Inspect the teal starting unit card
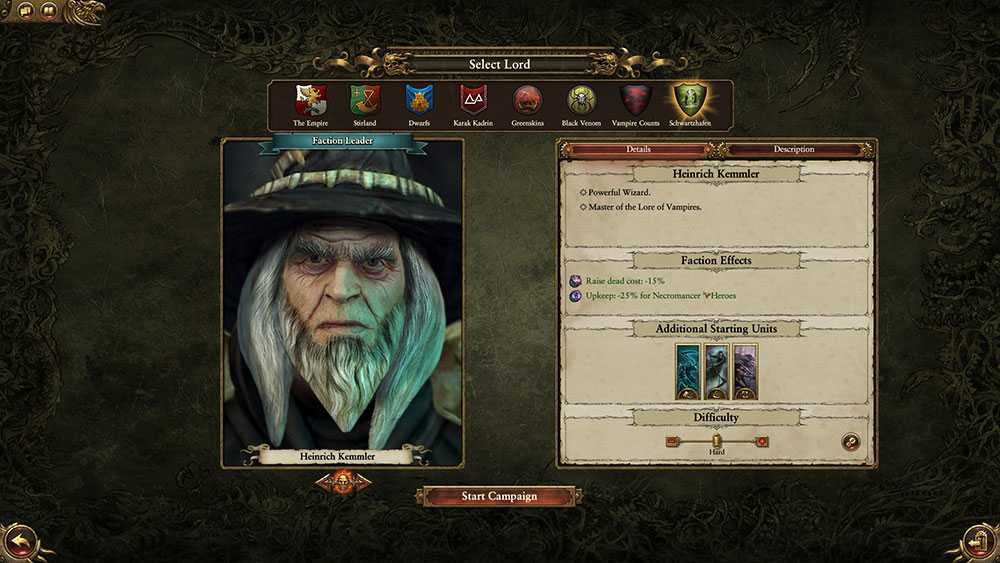Screen dimensions: 1000x563 point(688,371)
